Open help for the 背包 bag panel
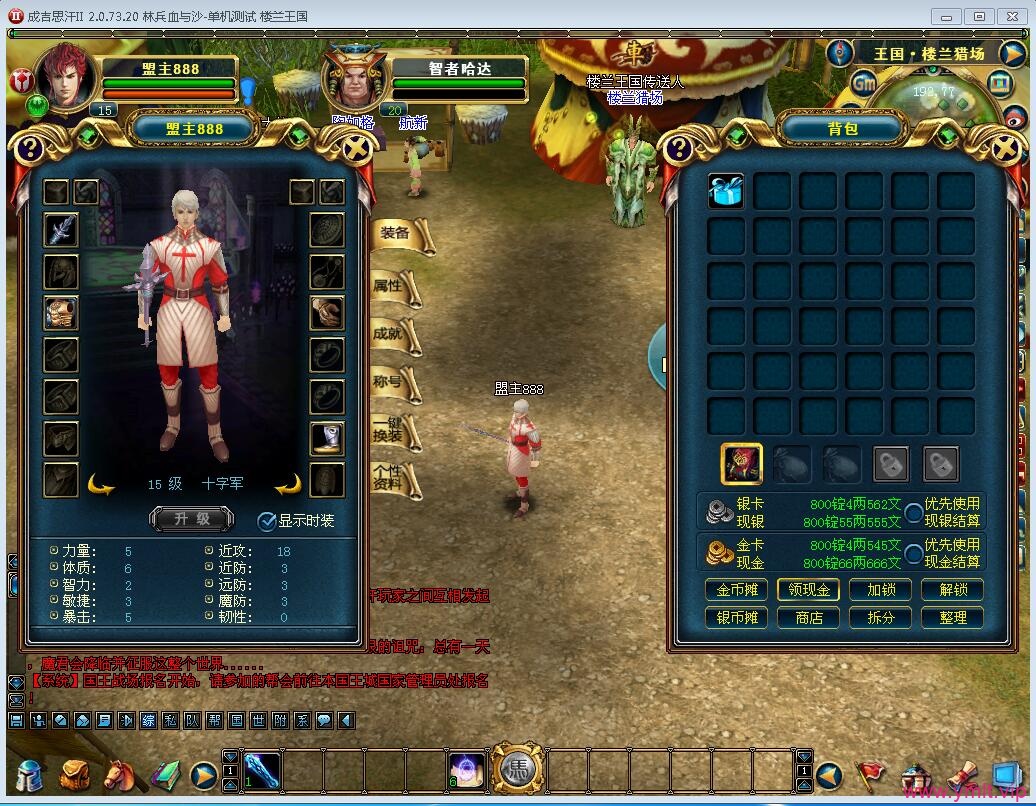1036x806 pixels. [x=679, y=149]
